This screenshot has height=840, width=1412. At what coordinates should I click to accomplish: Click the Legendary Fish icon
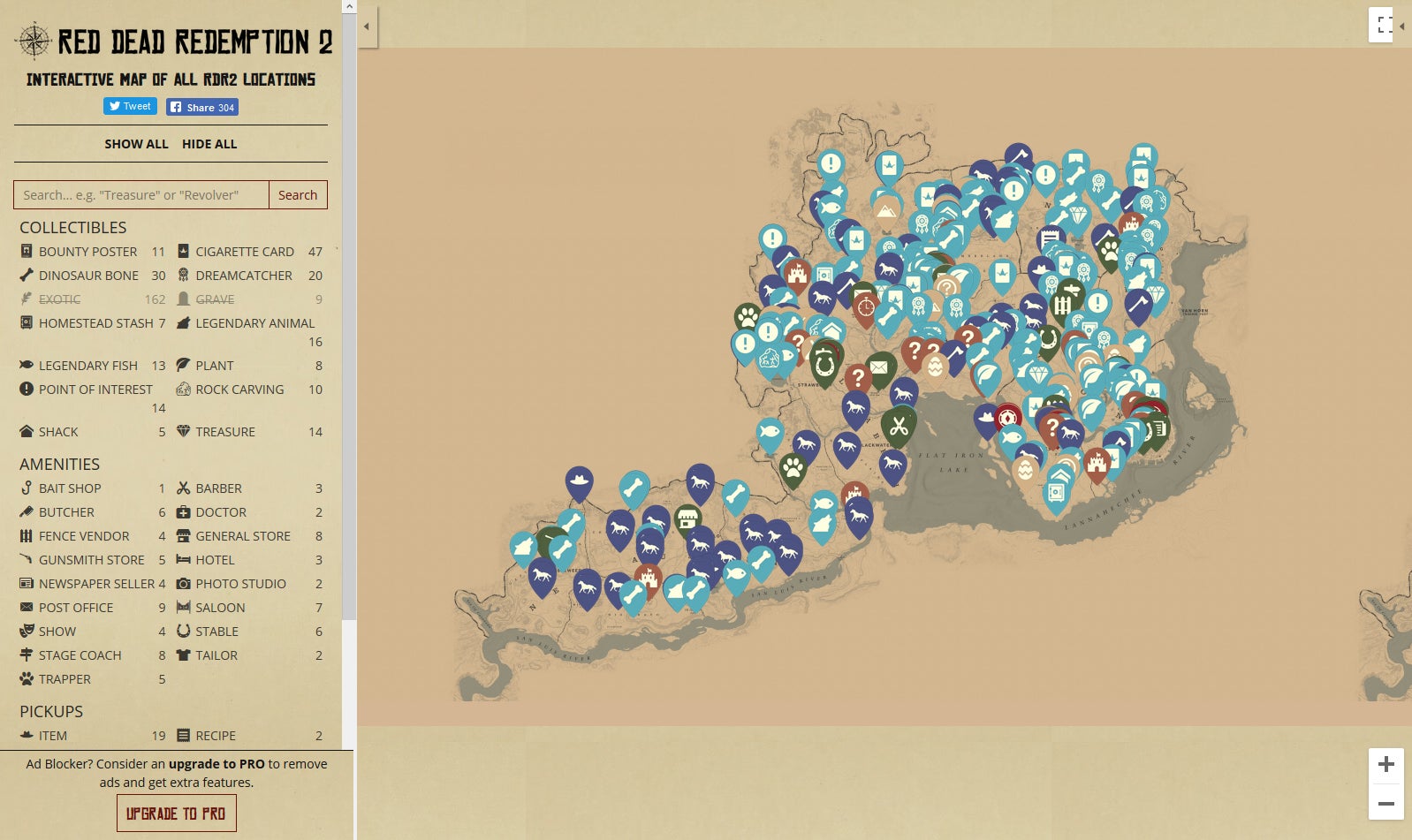coord(25,365)
